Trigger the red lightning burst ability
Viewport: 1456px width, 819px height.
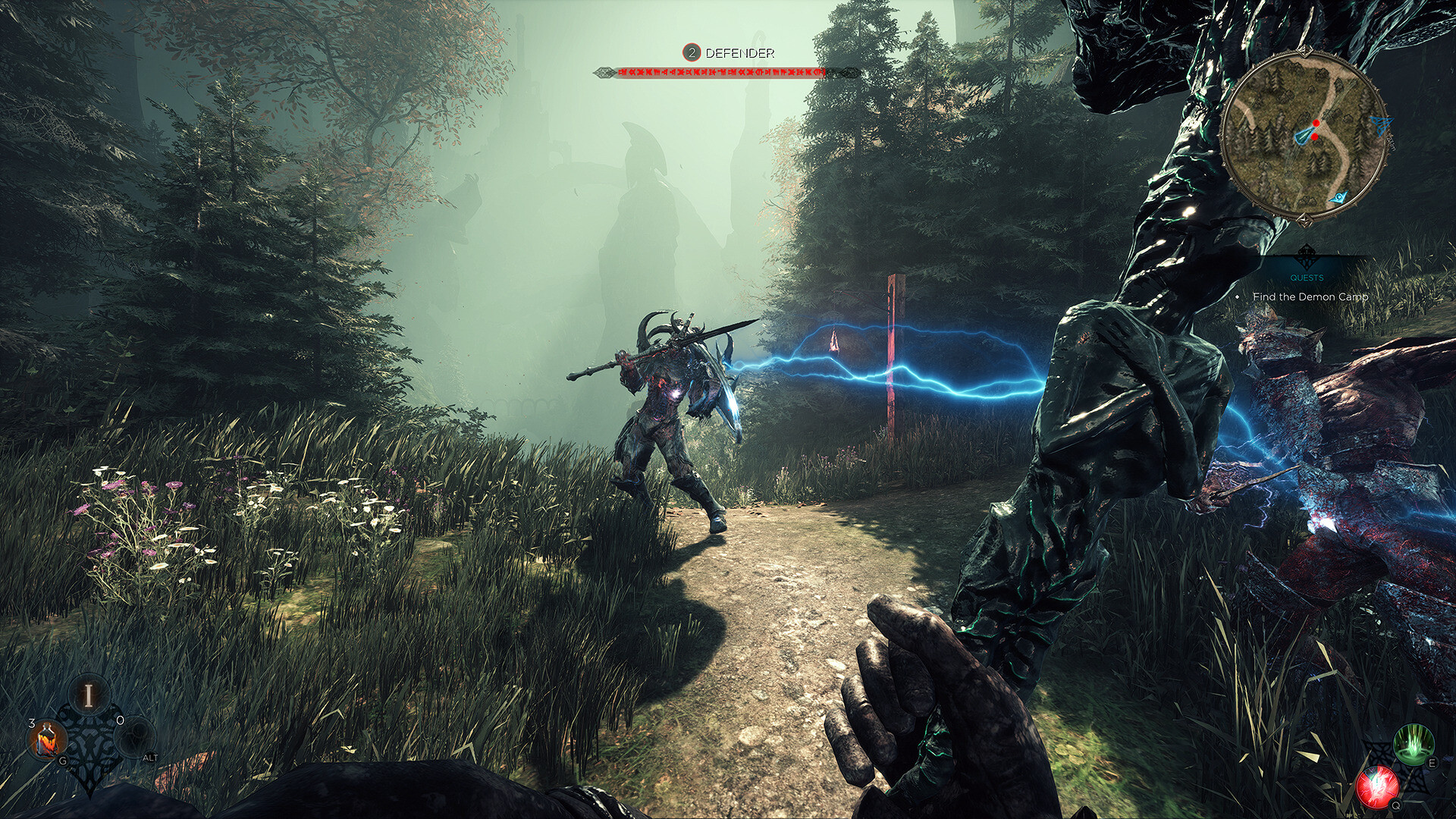point(1378,786)
